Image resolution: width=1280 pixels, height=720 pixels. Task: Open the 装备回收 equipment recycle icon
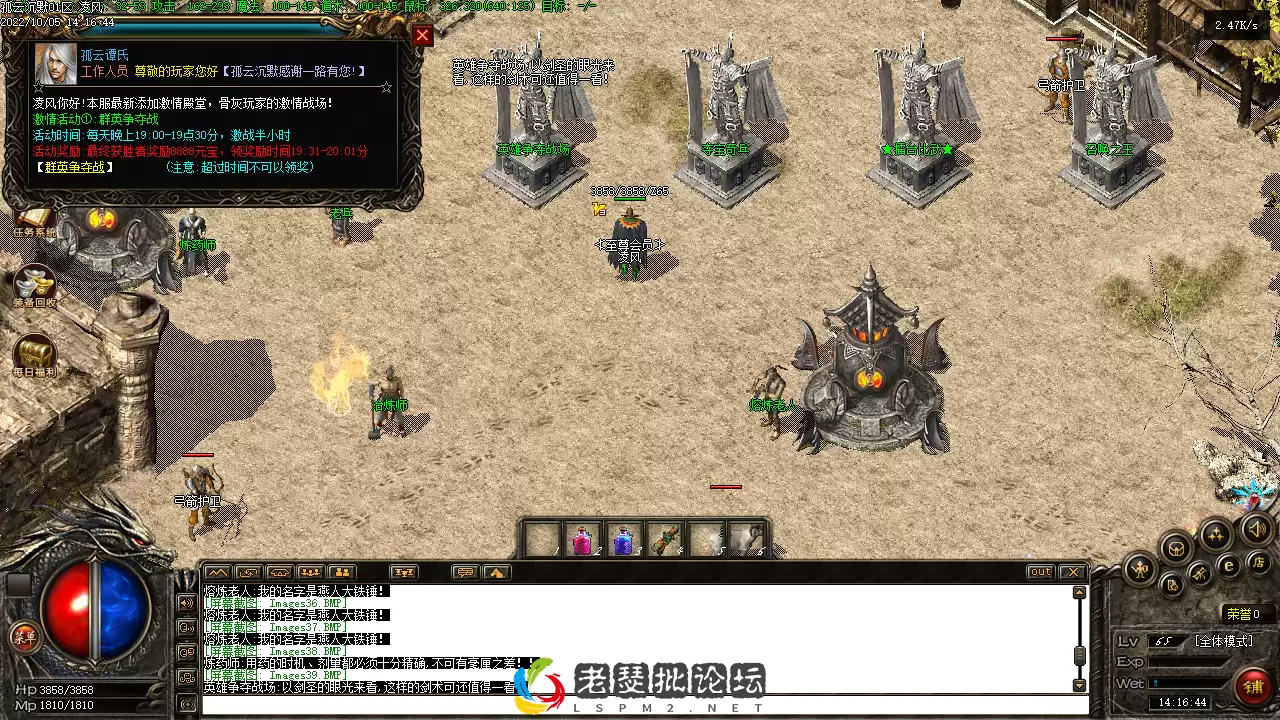[x=35, y=287]
